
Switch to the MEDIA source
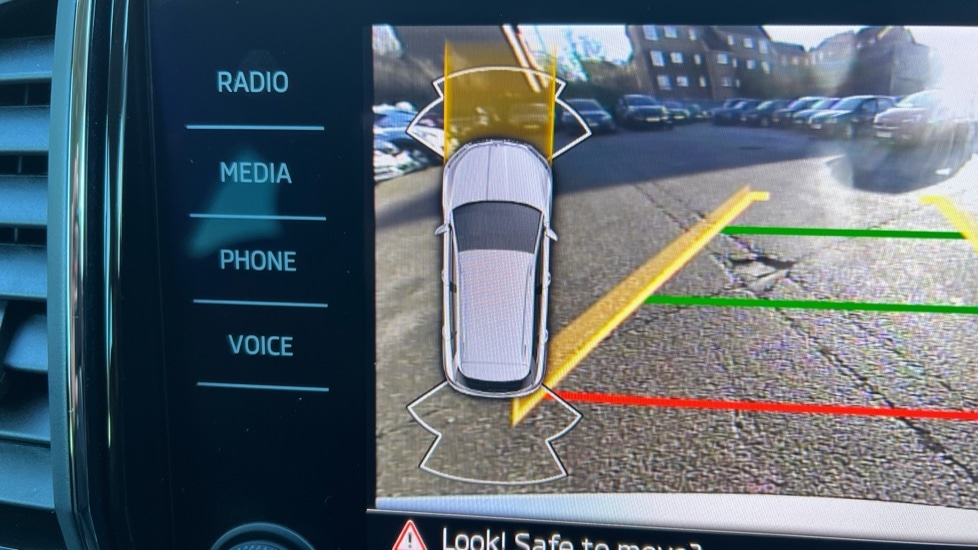[x=256, y=173]
